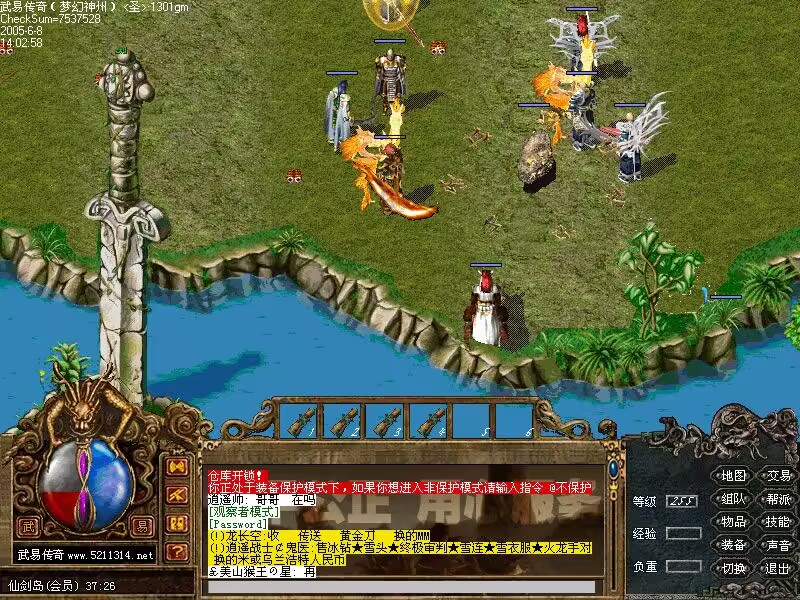
Task: Click the 武 button beside the orb
Action: (x=28, y=522)
